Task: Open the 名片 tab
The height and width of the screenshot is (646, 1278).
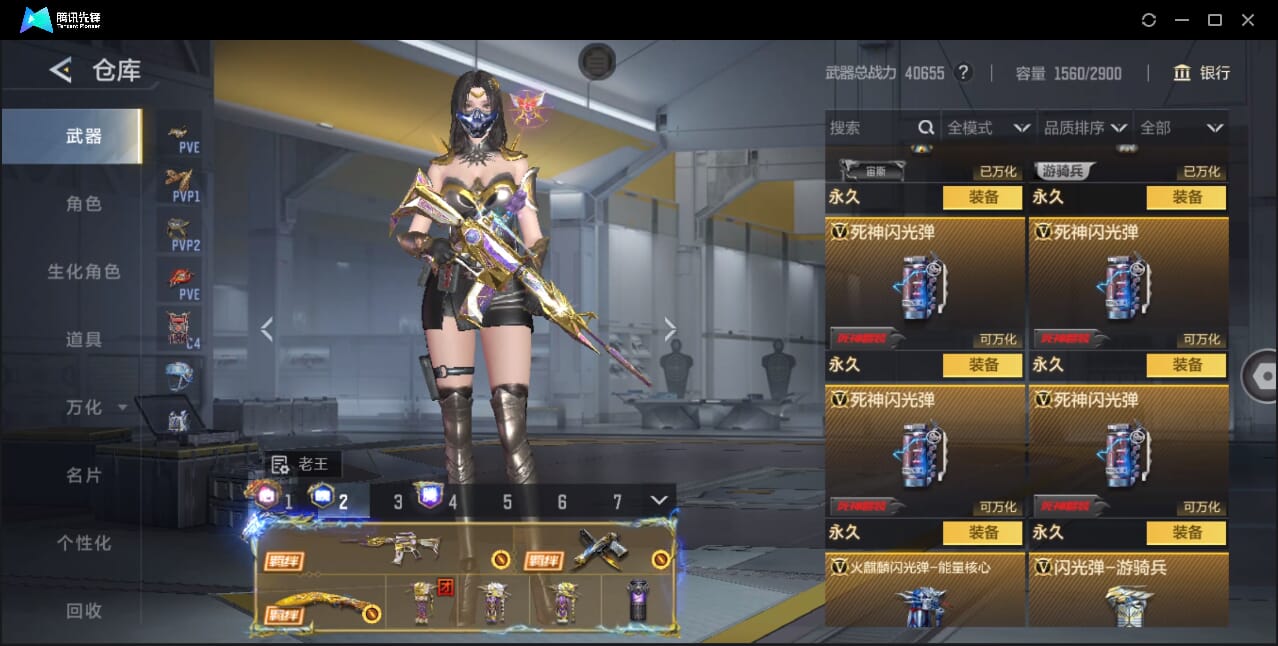Action: pos(84,476)
